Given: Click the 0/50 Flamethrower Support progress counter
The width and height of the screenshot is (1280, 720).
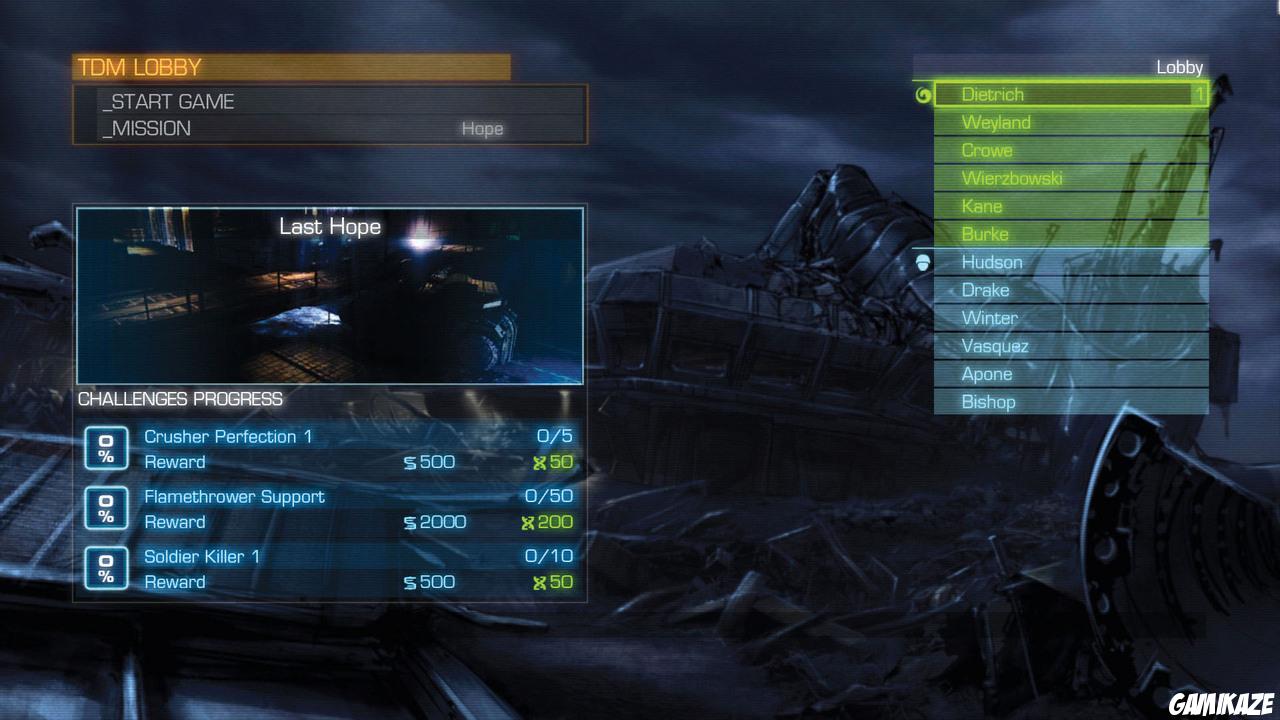Looking at the screenshot, I should coord(551,496).
